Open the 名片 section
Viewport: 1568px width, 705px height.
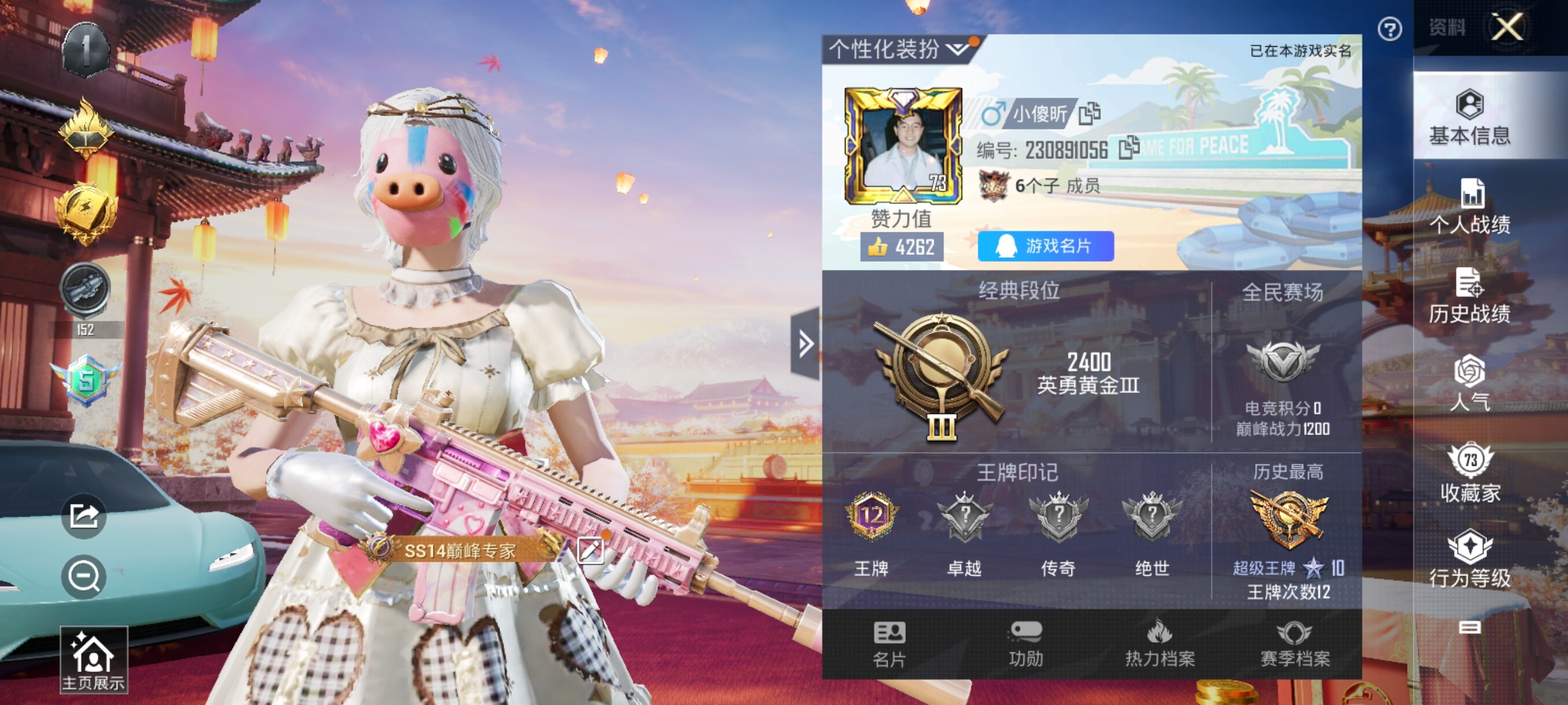coord(889,644)
